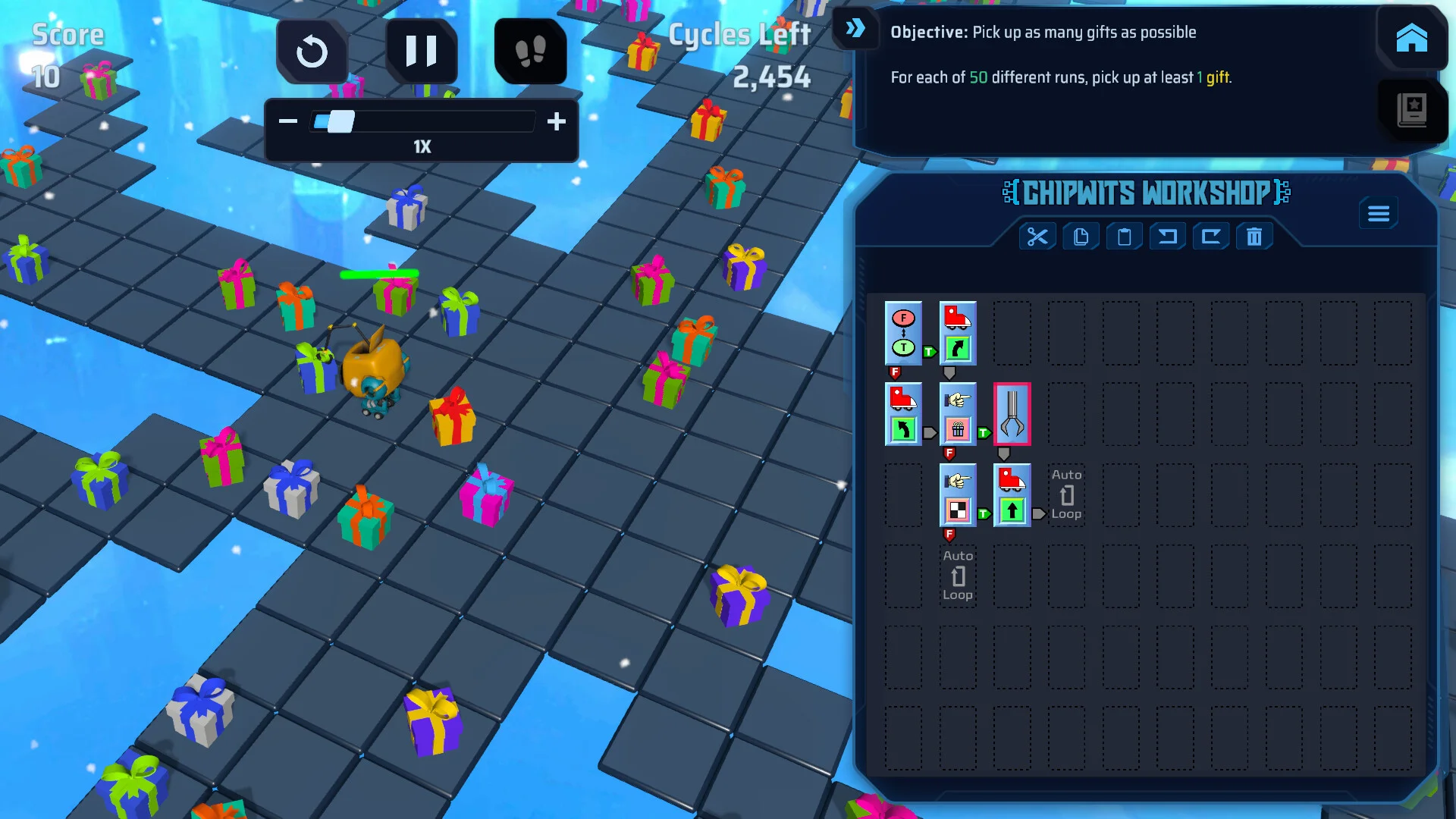Go to the home screen
This screenshot has width=1456, height=819.
pos(1411,38)
